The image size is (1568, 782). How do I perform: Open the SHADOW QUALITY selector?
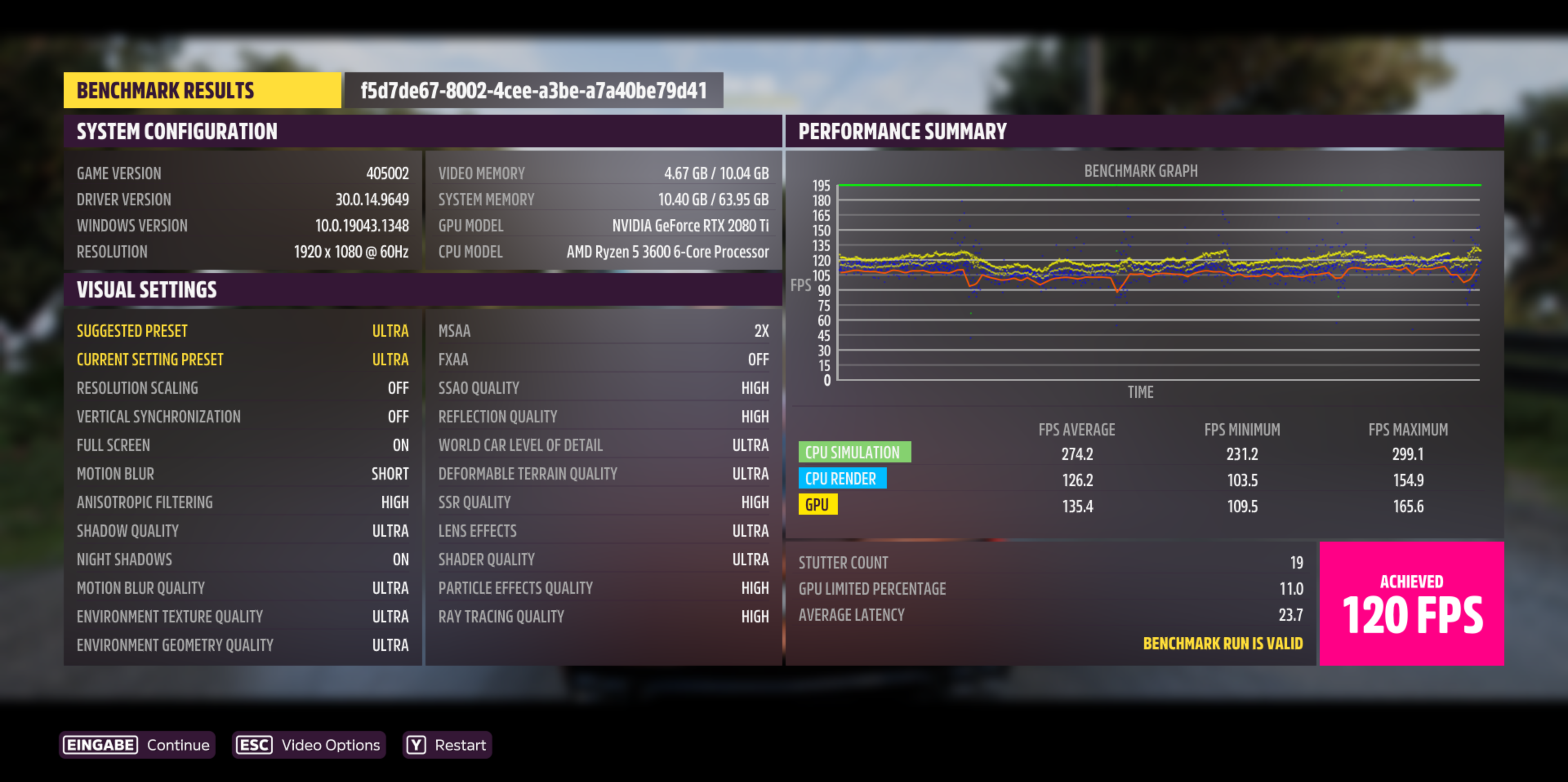tap(243, 530)
